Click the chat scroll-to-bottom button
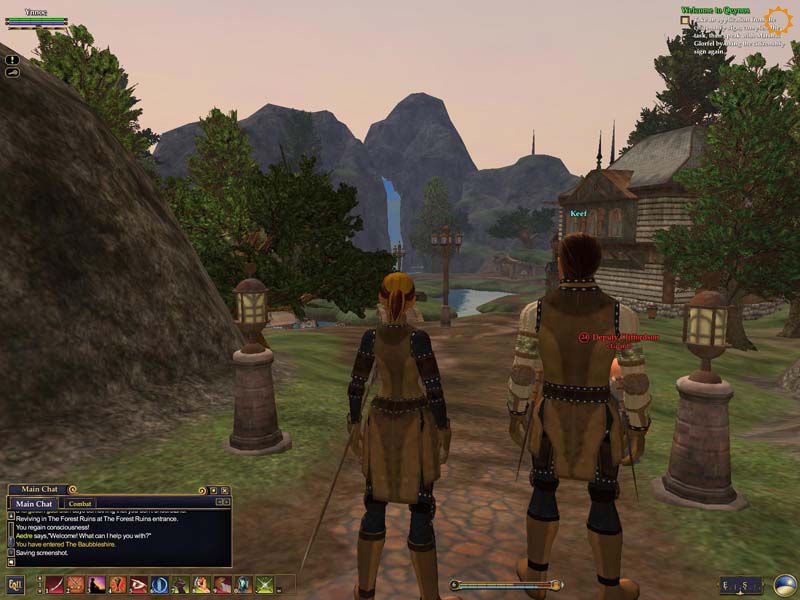800x600 pixels. [x=11, y=563]
